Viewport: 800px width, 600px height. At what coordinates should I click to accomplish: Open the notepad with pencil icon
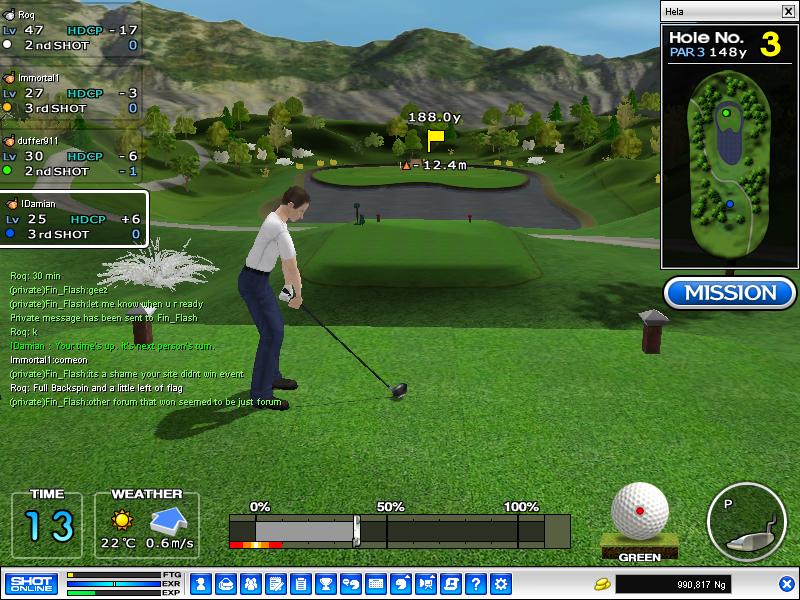pos(275,583)
